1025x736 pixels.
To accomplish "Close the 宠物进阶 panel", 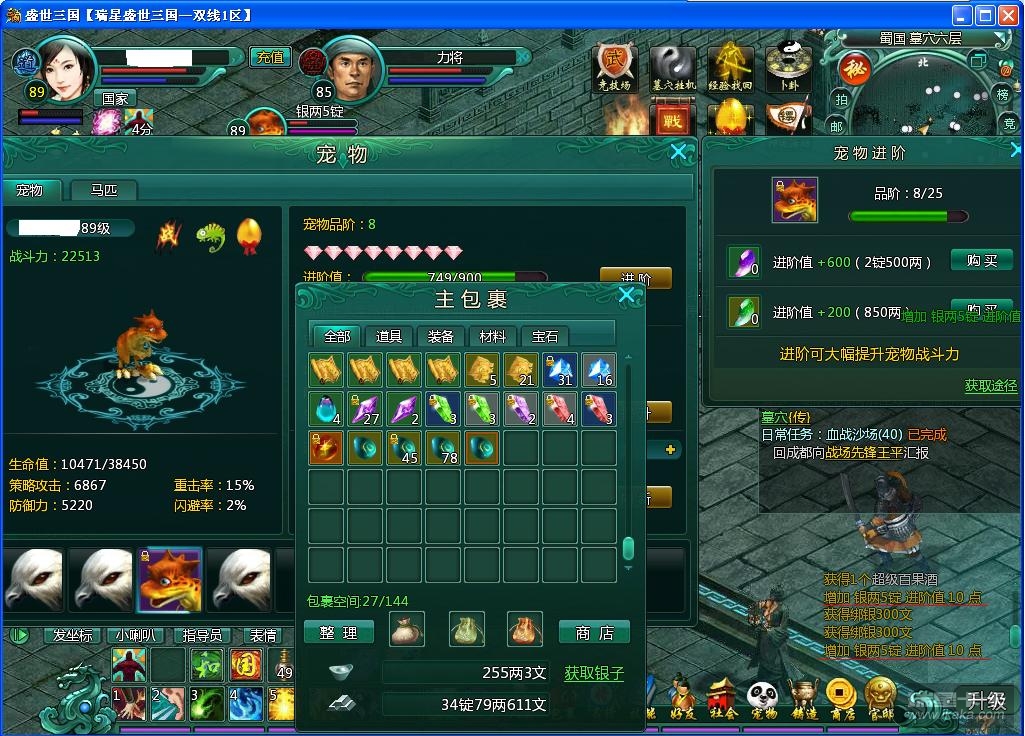I will [1016, 151].
